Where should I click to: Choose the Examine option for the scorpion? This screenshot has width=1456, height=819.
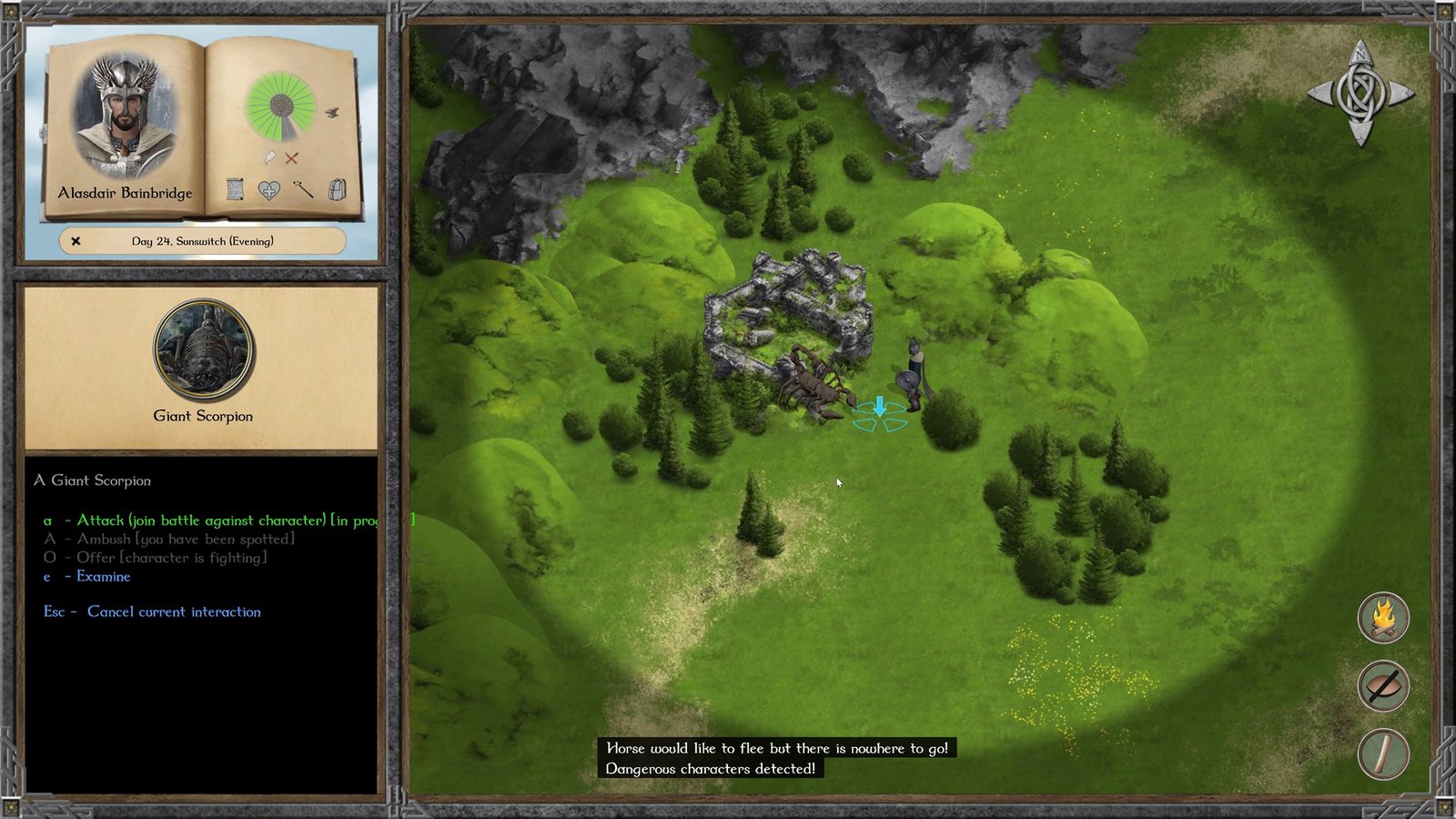(x=103, y=577)
